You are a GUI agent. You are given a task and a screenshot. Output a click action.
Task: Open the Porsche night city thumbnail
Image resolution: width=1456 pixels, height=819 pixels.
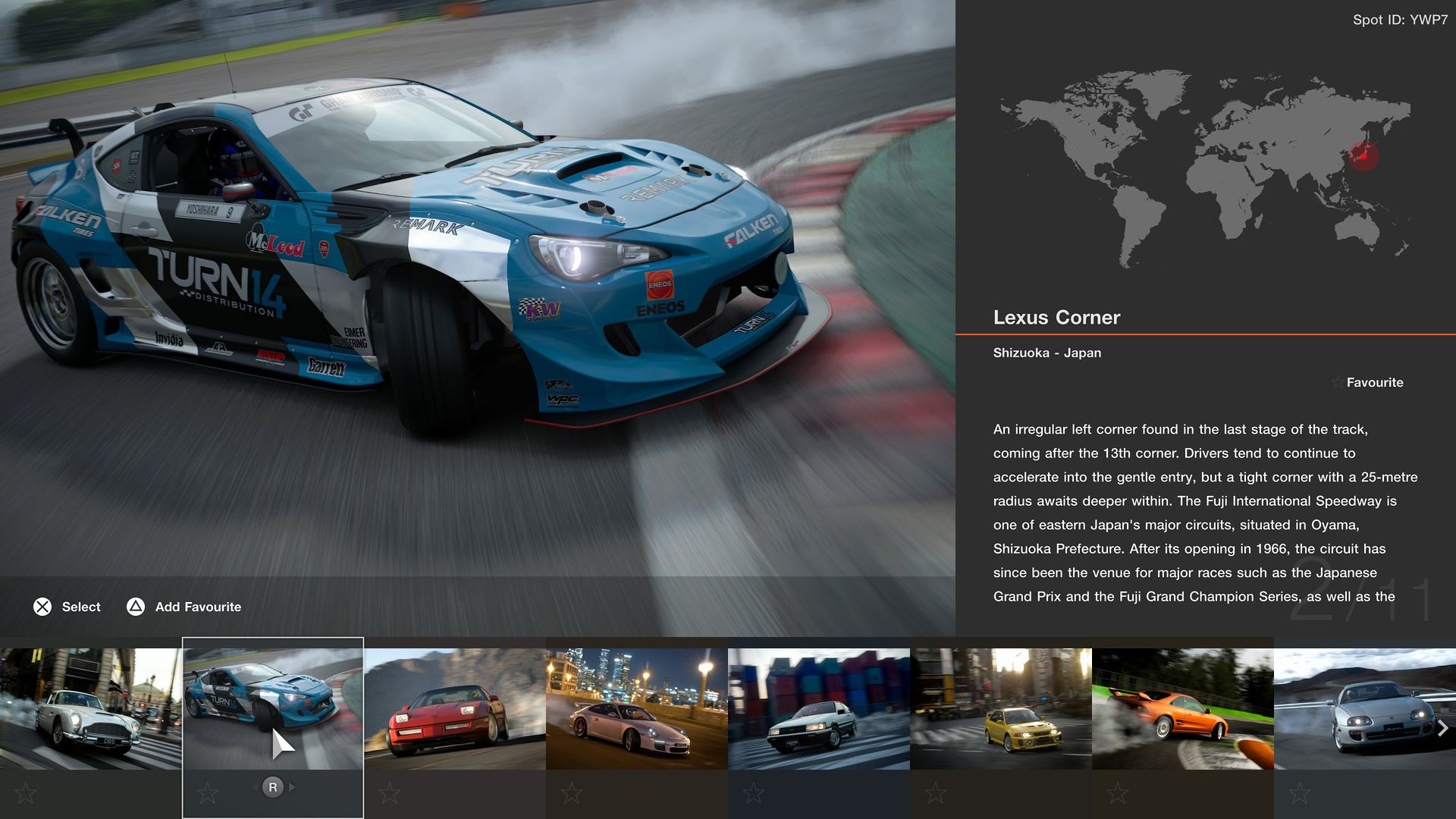[x=636, y=708]
